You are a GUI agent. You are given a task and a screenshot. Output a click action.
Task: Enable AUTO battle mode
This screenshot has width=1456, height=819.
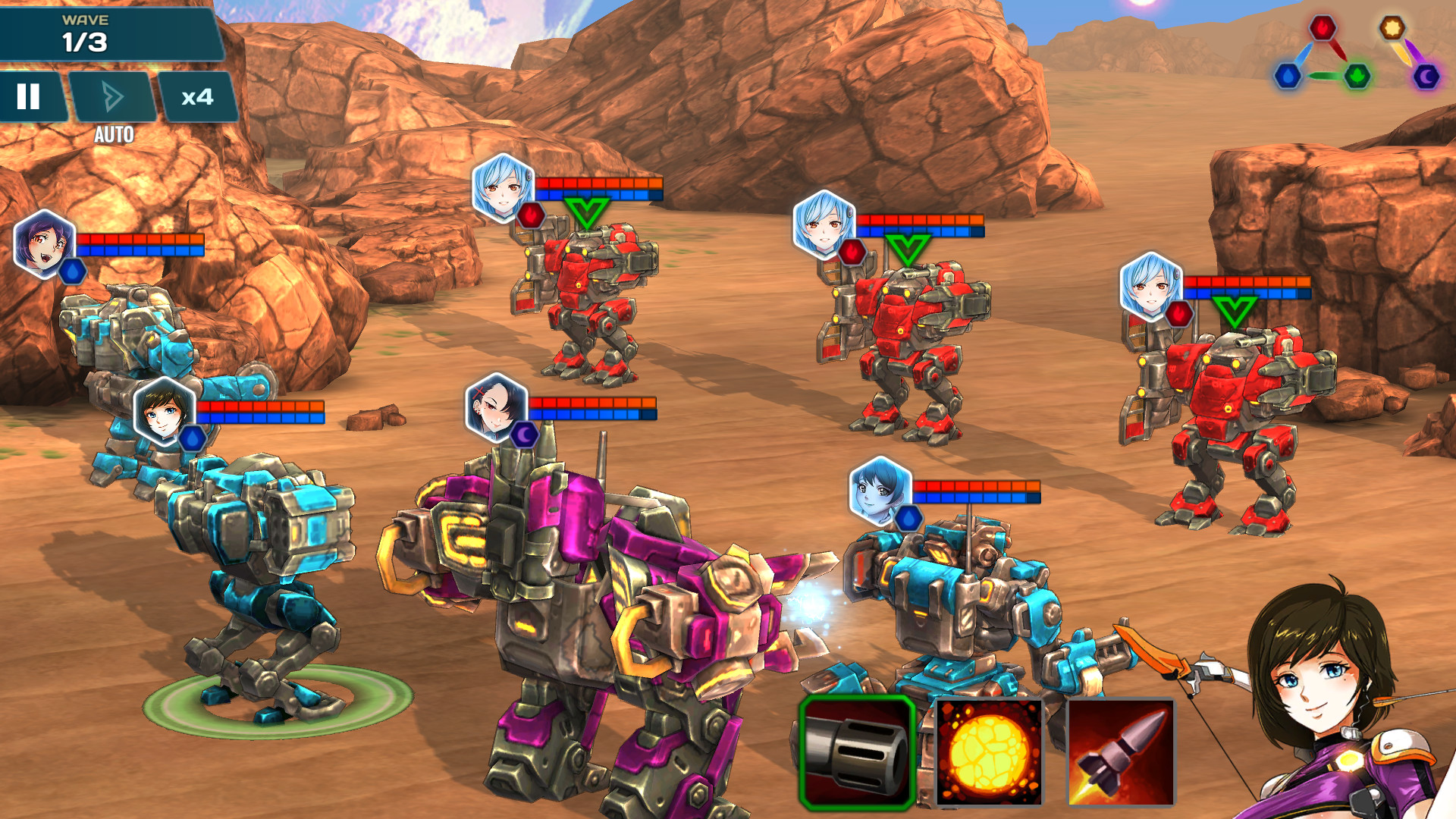pyautogui.click(x=114, y=97)
